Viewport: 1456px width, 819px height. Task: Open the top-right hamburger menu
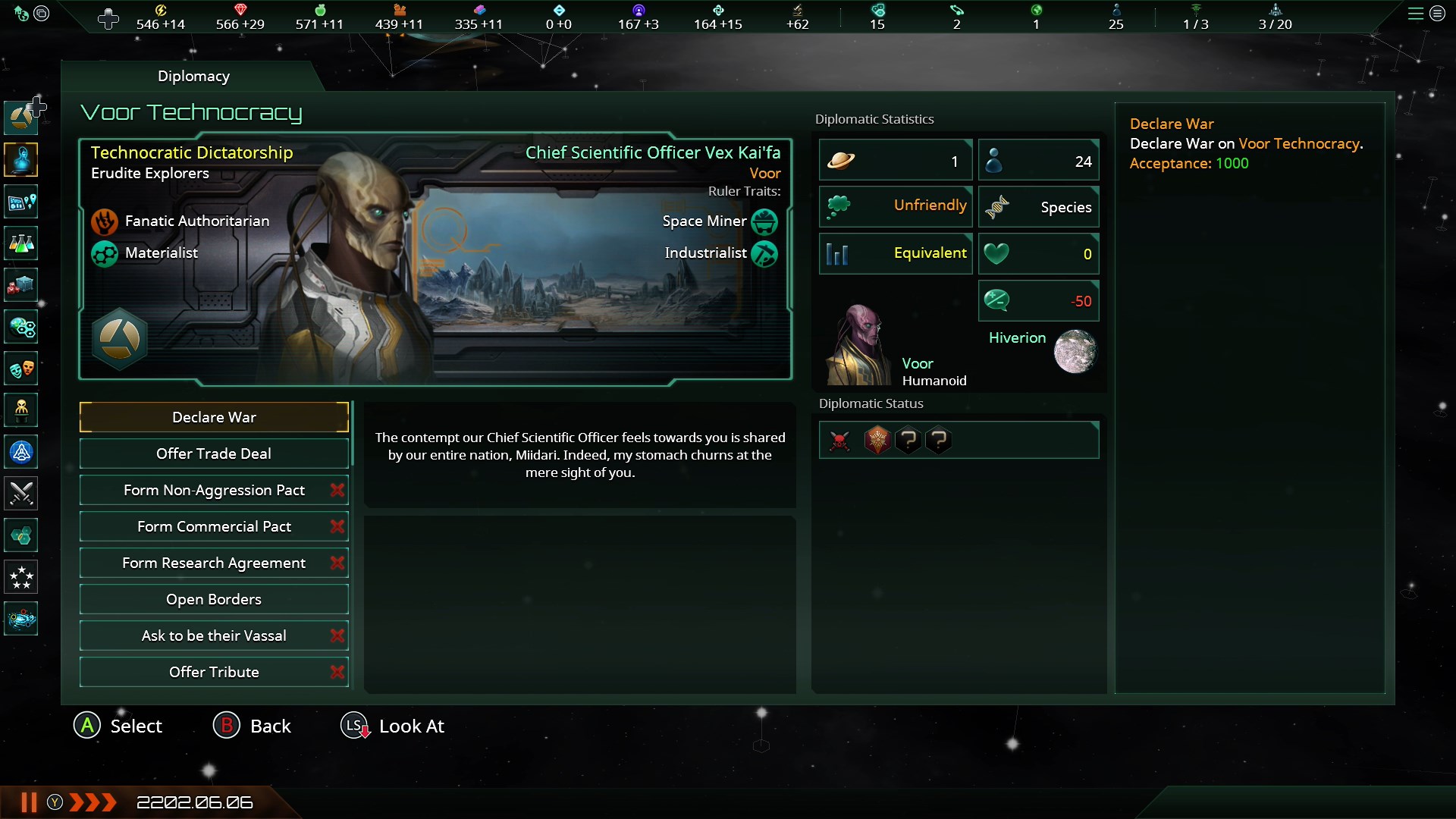[1415, 14]
